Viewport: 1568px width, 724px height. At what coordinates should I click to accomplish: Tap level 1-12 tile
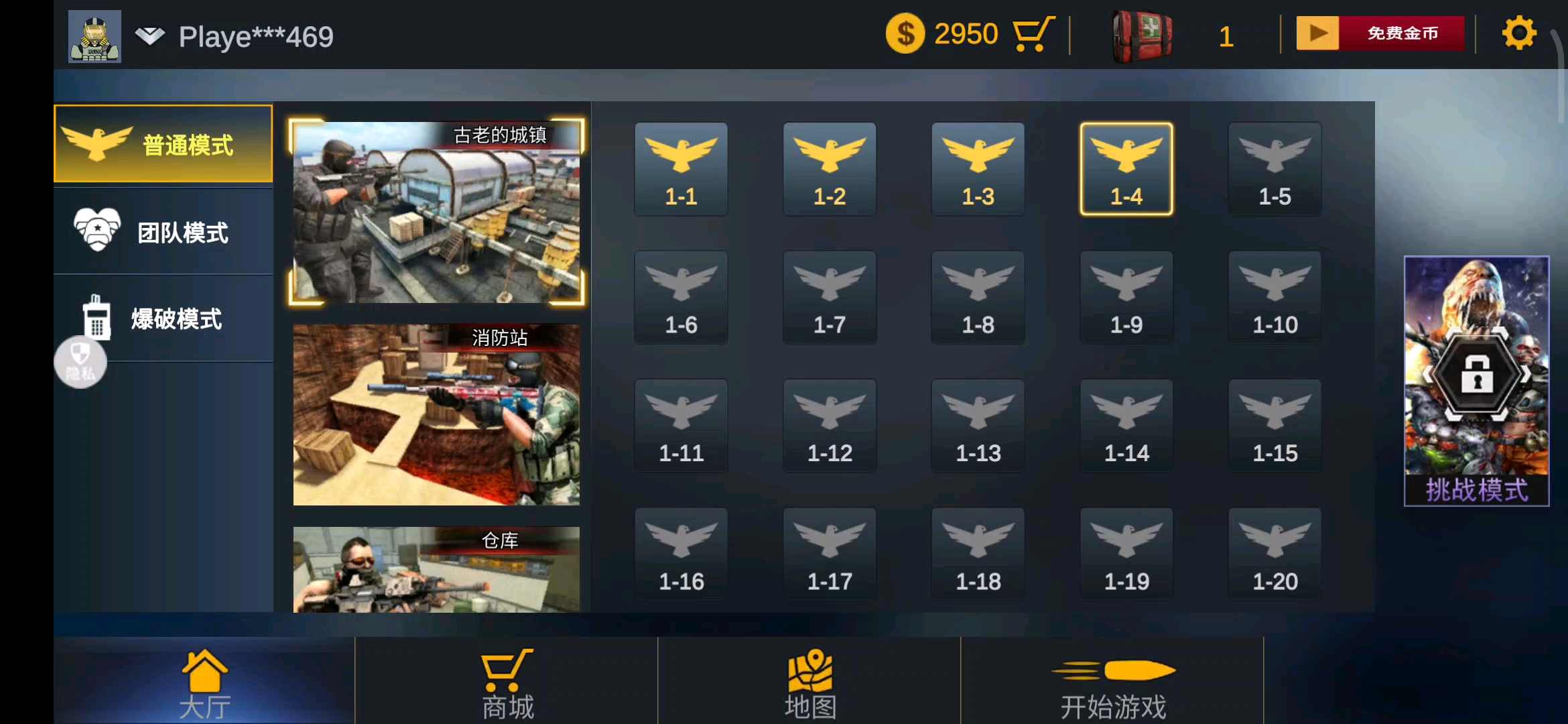point(830,426)
